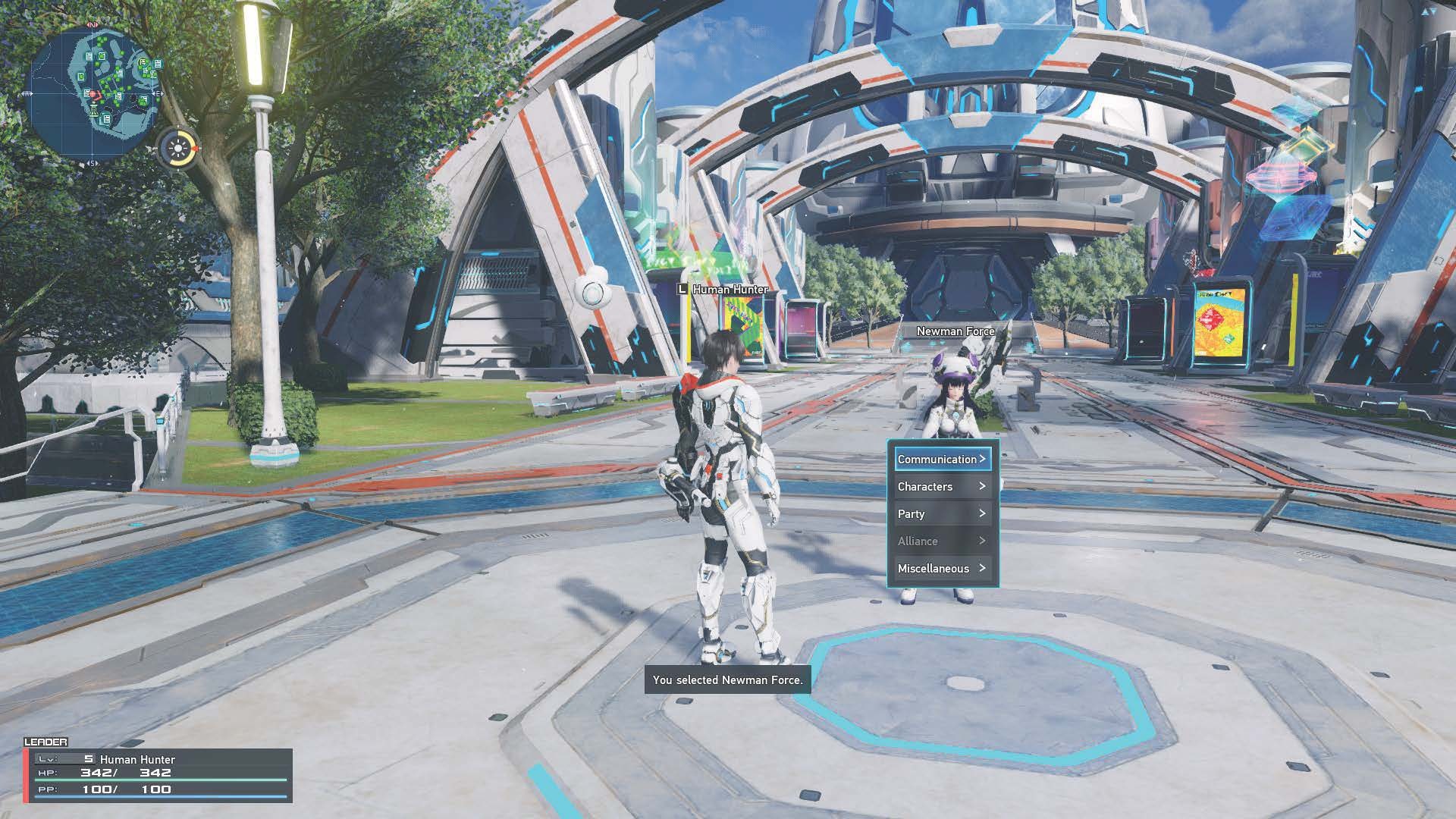Expand the Miscellaneous submenu chevron
Viewport: 1456px width, 819px height.
(x=983, y=568)
